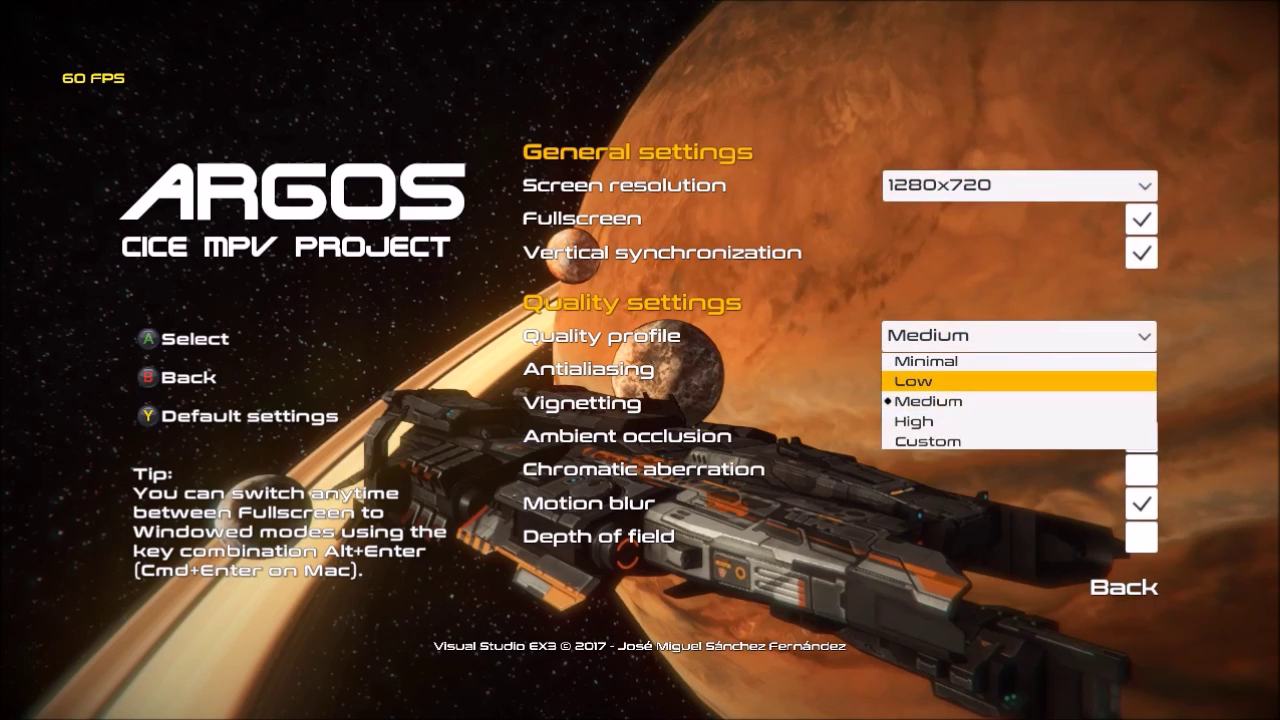Enable the Chromatic aberration checkbox
Viewport: 1280px width, 720px height.
pos(1141,470)
